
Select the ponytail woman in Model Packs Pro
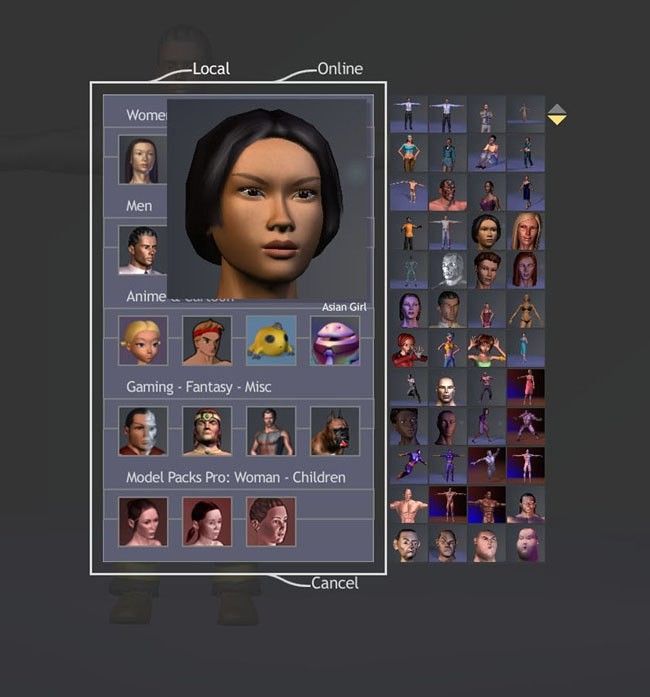[x=207, y=521]
